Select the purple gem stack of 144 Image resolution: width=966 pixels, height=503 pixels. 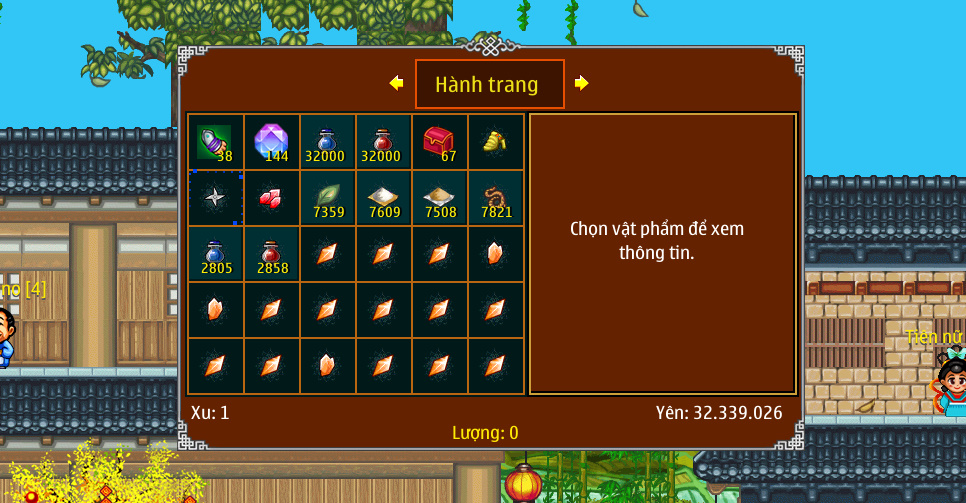click(271, 142)
